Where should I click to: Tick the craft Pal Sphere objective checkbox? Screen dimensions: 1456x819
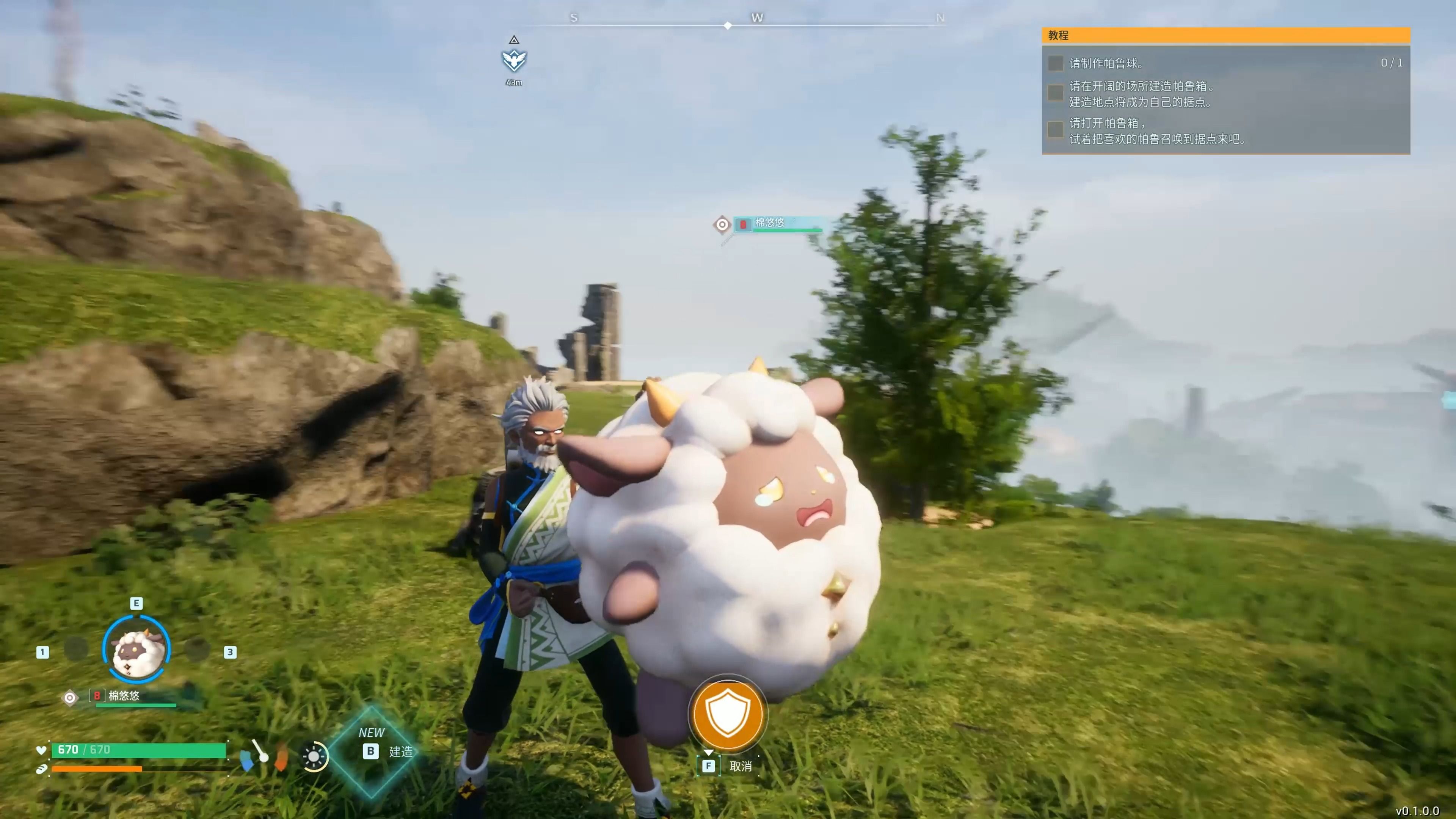(1055, 63)
